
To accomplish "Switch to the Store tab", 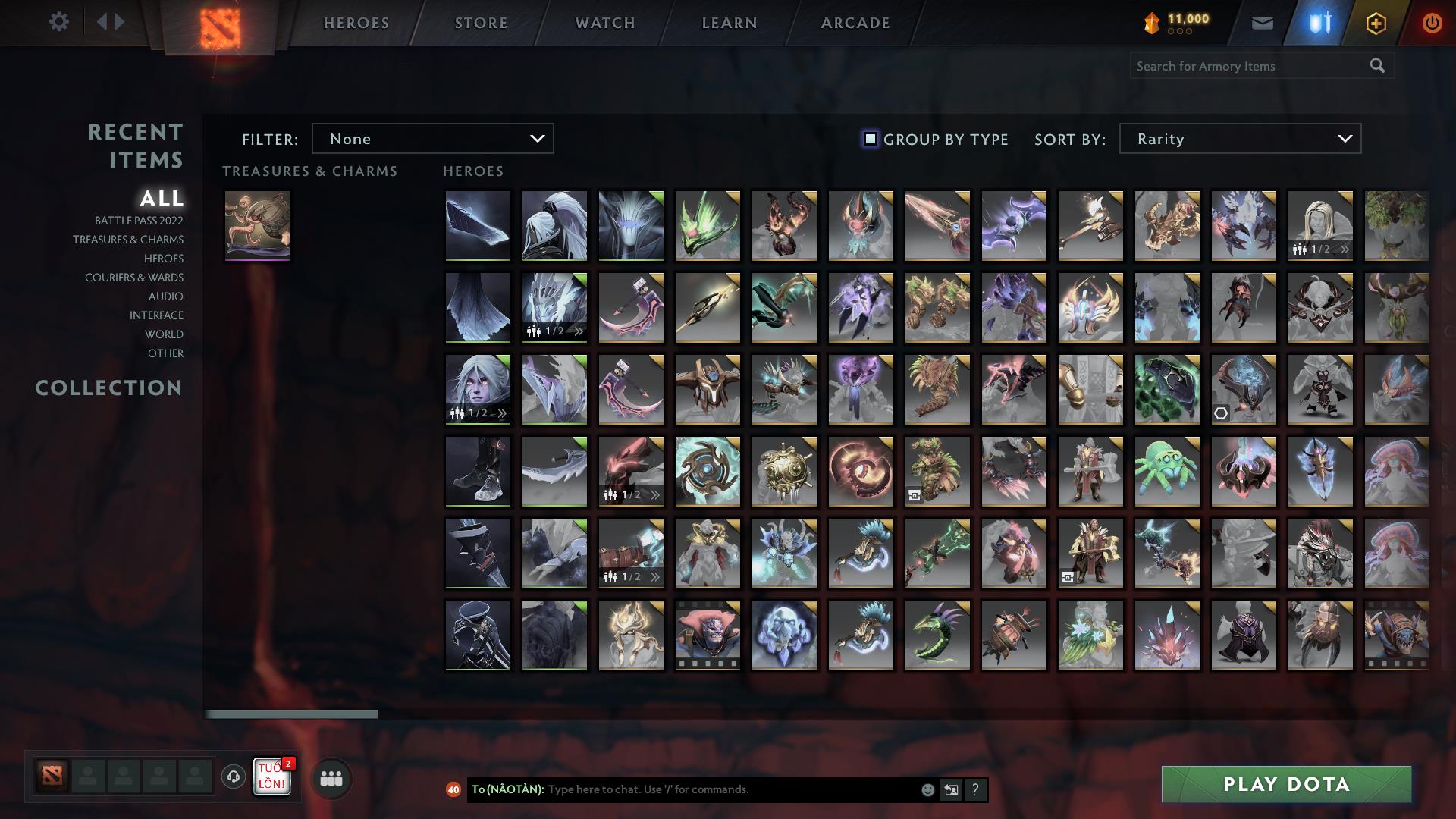I will tap(481, 23).
